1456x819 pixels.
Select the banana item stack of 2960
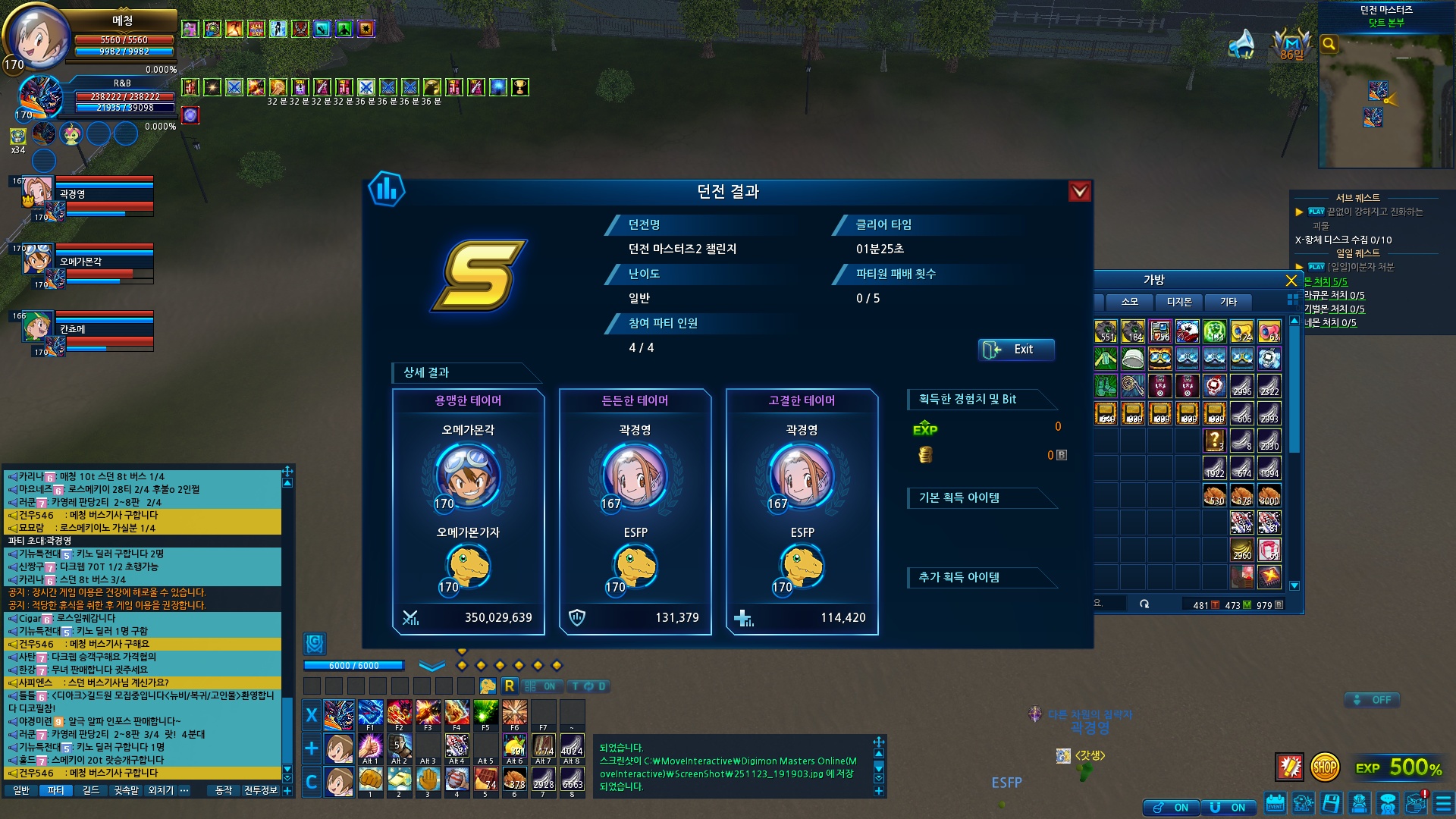click(1242, 549)
